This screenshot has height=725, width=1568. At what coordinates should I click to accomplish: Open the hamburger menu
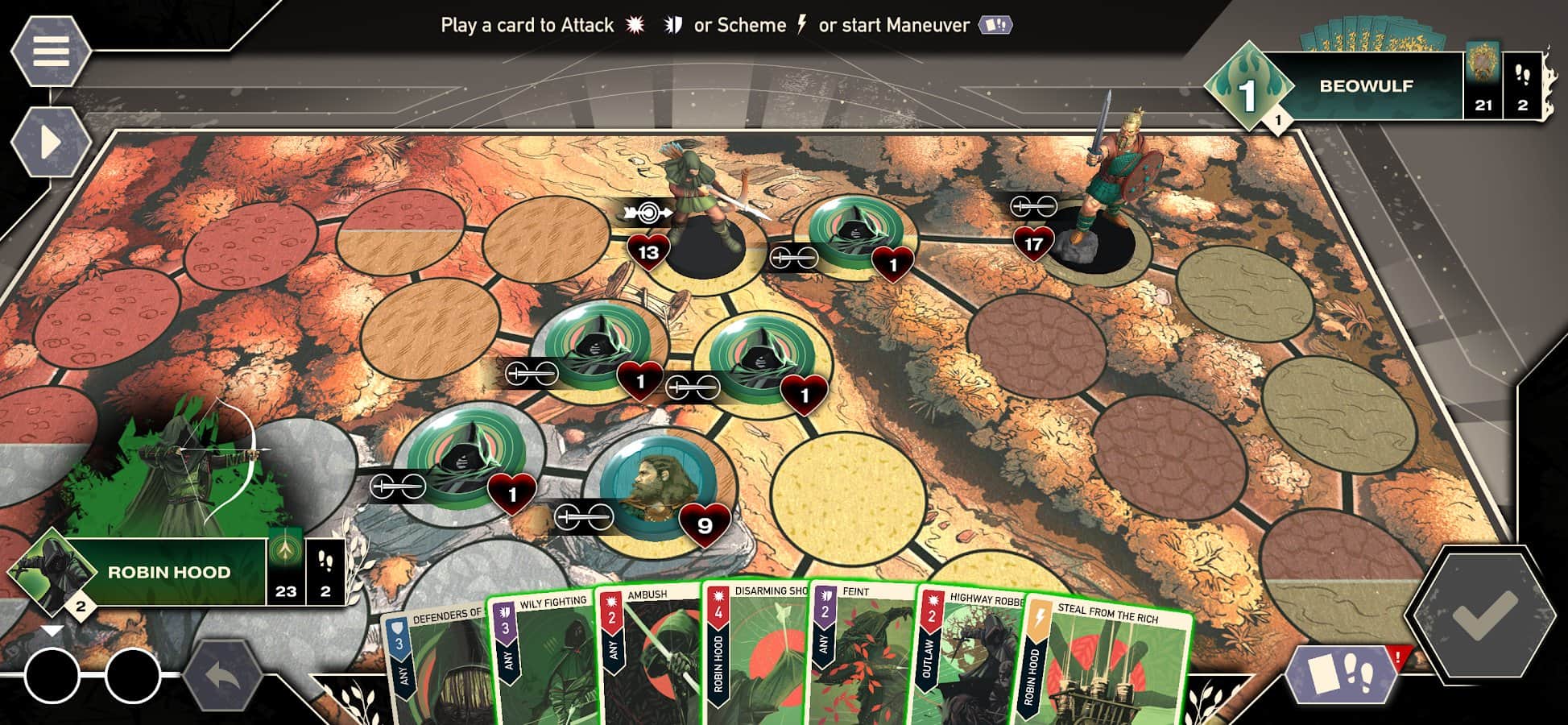coord(50,50)
